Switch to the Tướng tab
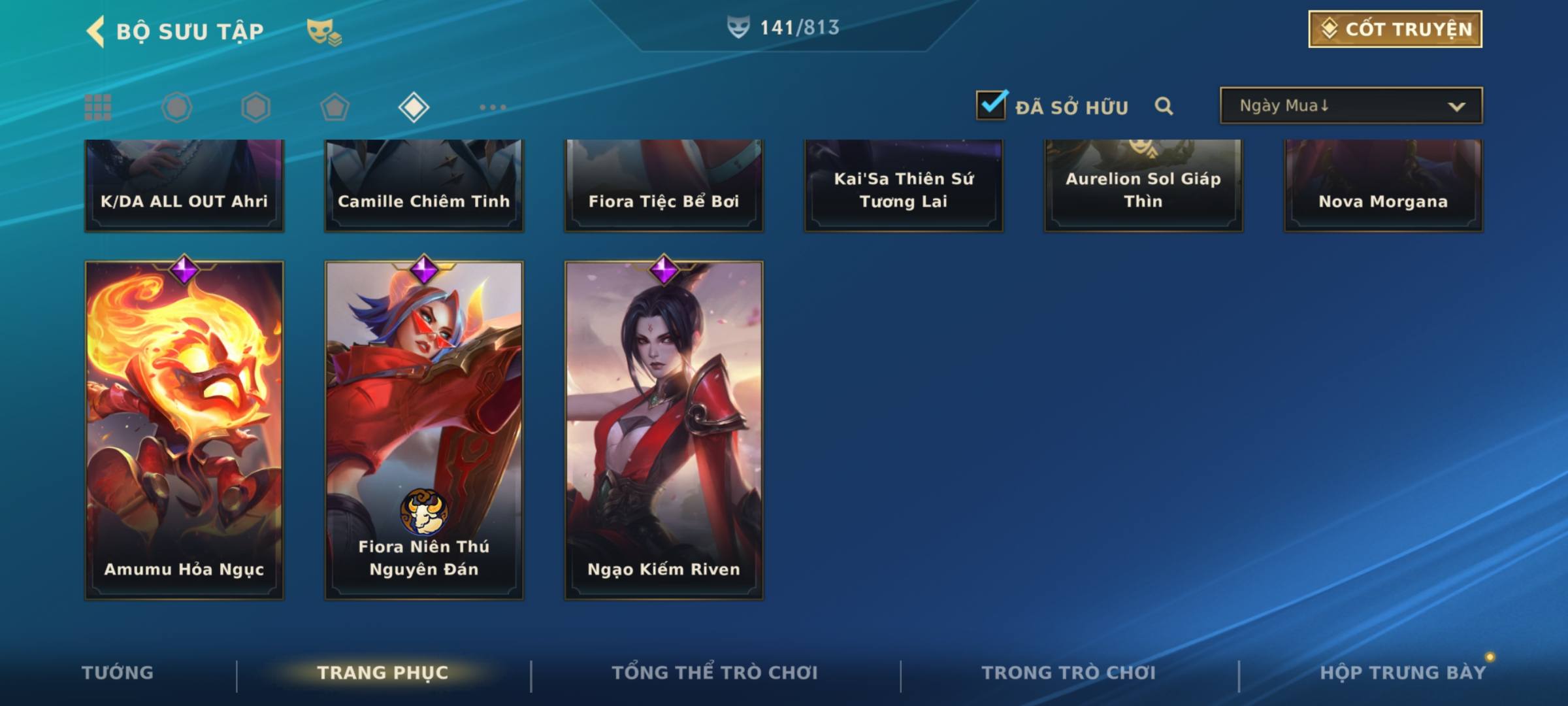 click(x=118, y=673)
